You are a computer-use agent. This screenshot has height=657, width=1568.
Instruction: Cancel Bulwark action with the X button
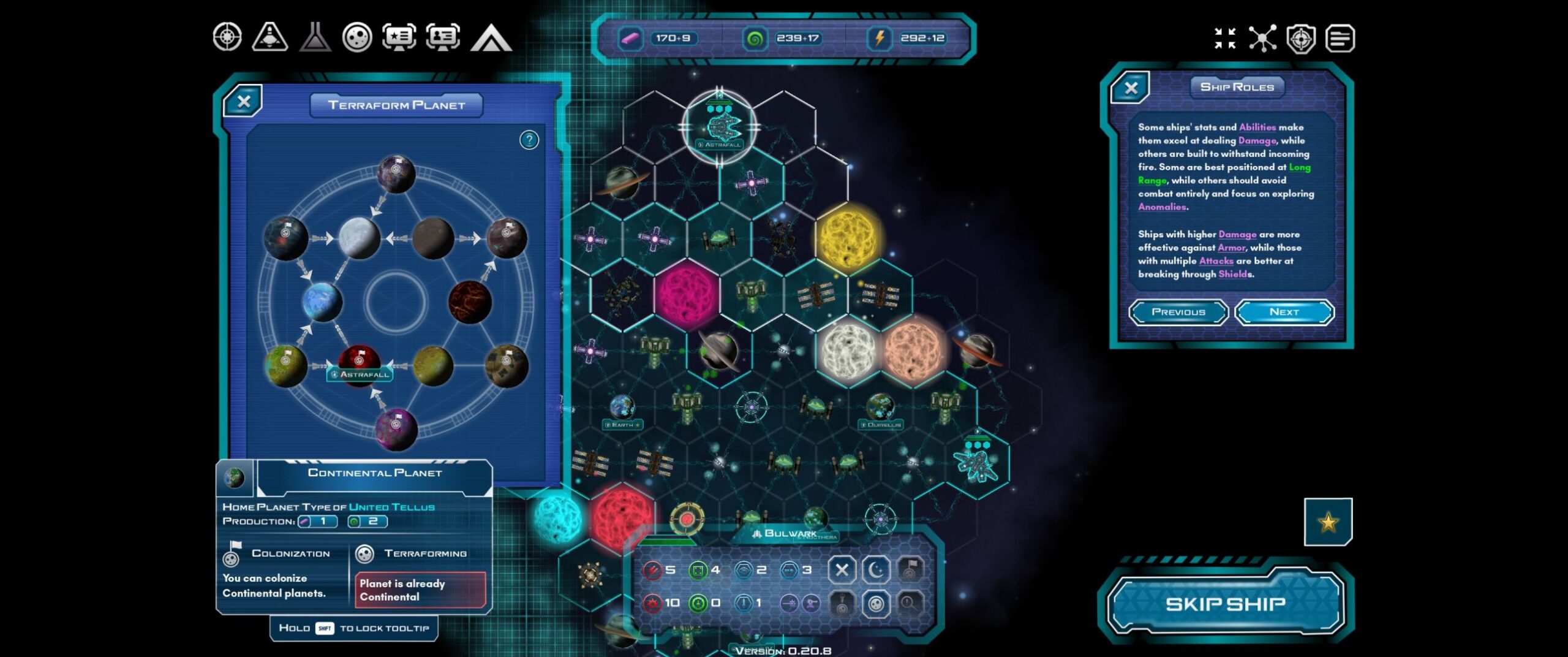tap(842, 570)
